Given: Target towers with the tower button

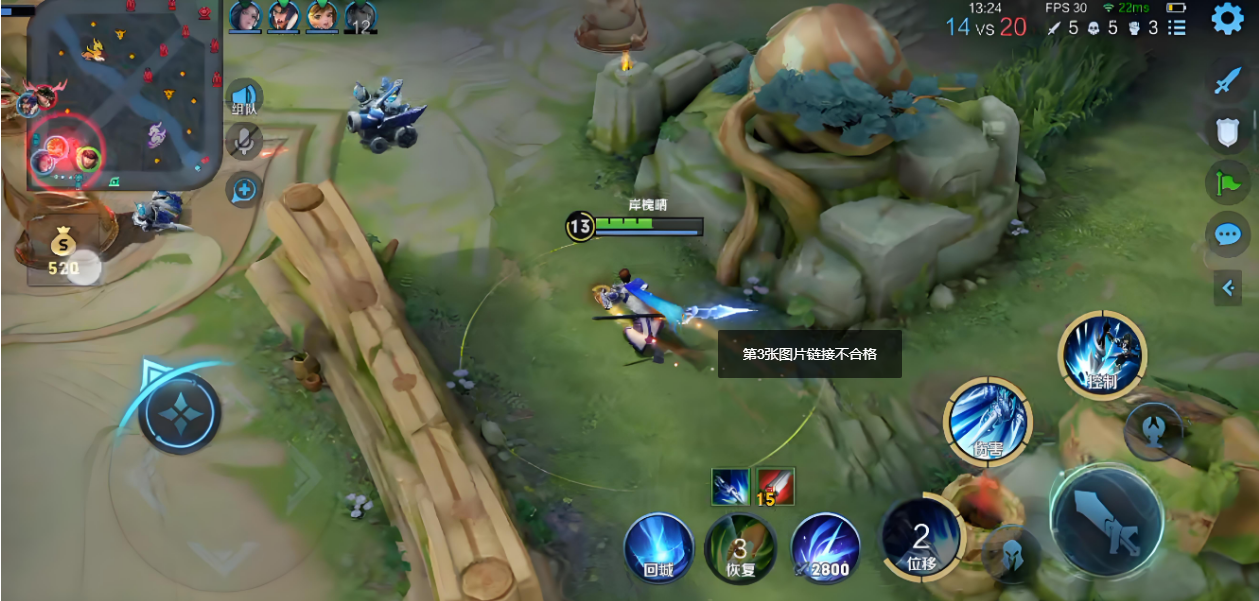Looking at the screenshot, I should (1153, 432).
